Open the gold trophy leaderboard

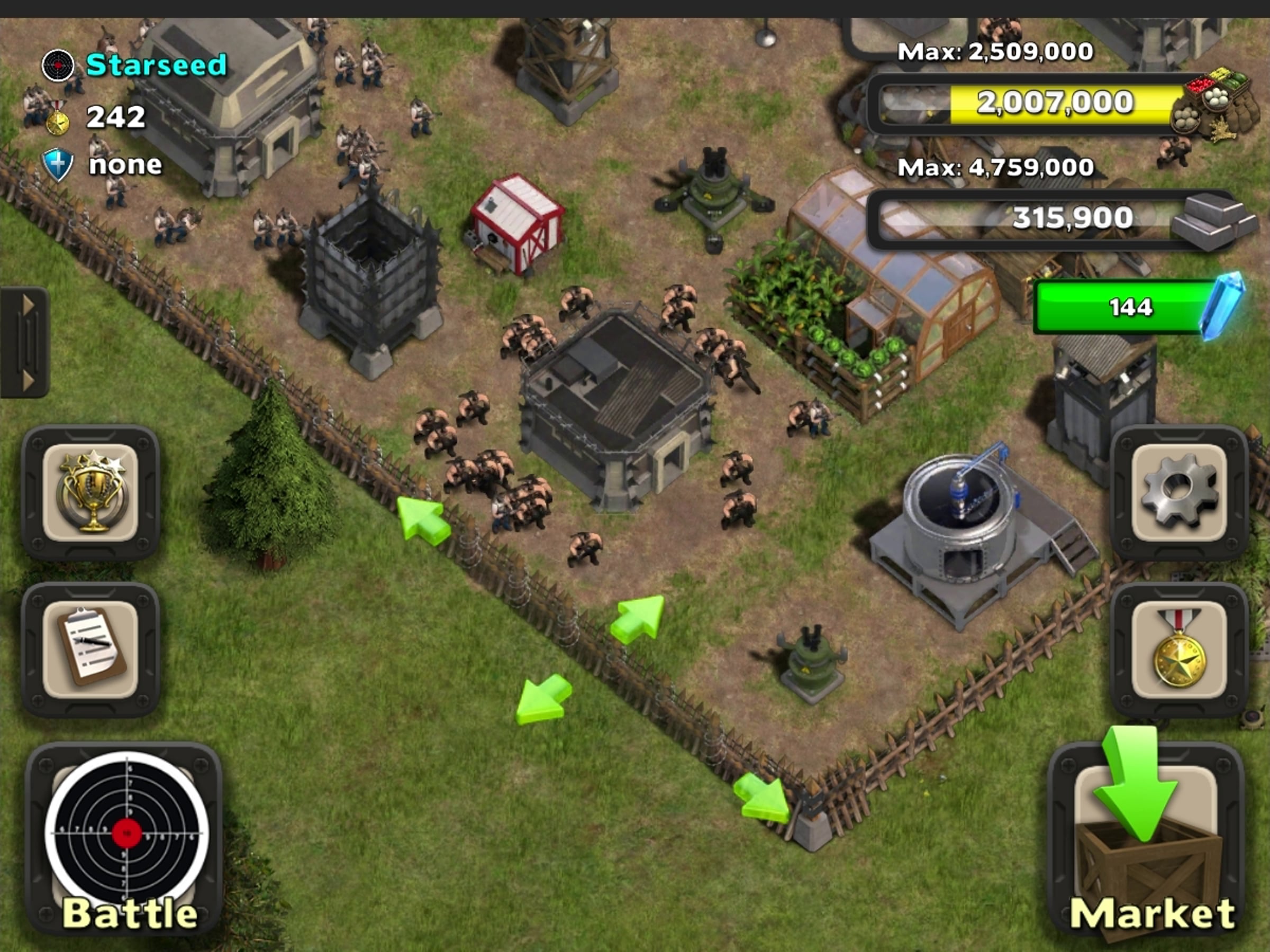coord(90,492)
